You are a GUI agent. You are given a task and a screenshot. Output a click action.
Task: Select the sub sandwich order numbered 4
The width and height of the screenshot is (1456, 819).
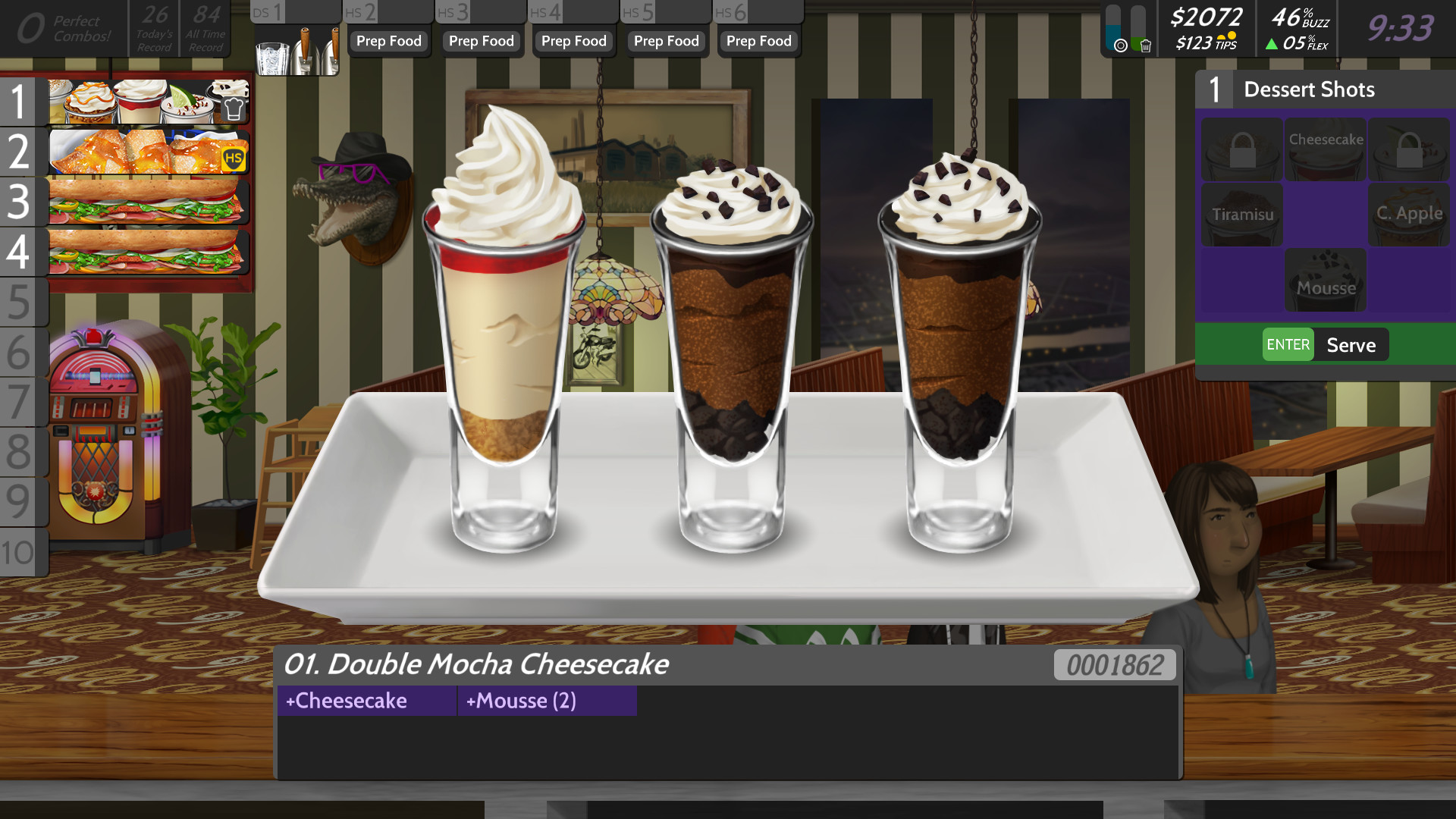pos(148,252)
